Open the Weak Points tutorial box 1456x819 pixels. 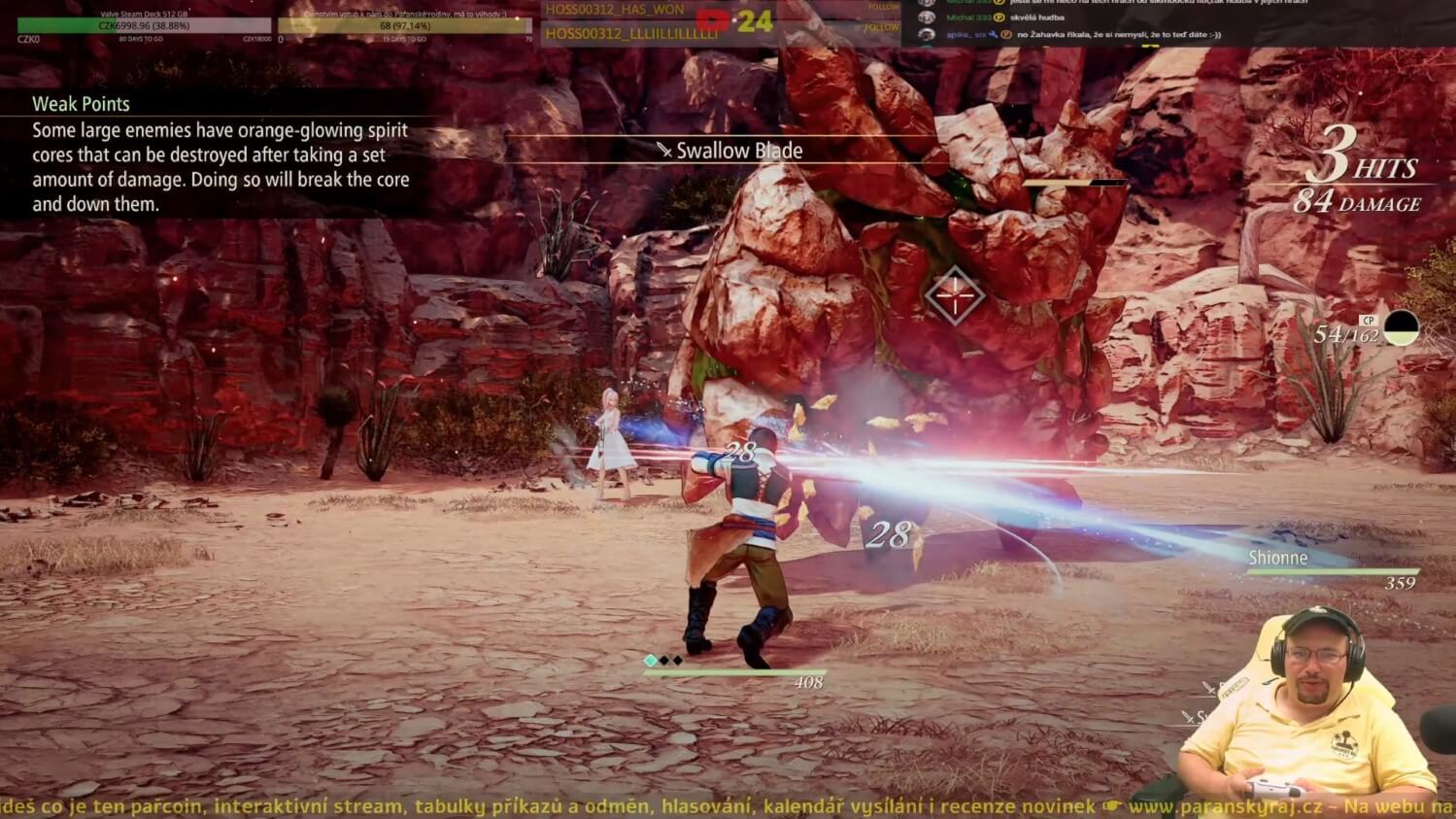point(220,154)
